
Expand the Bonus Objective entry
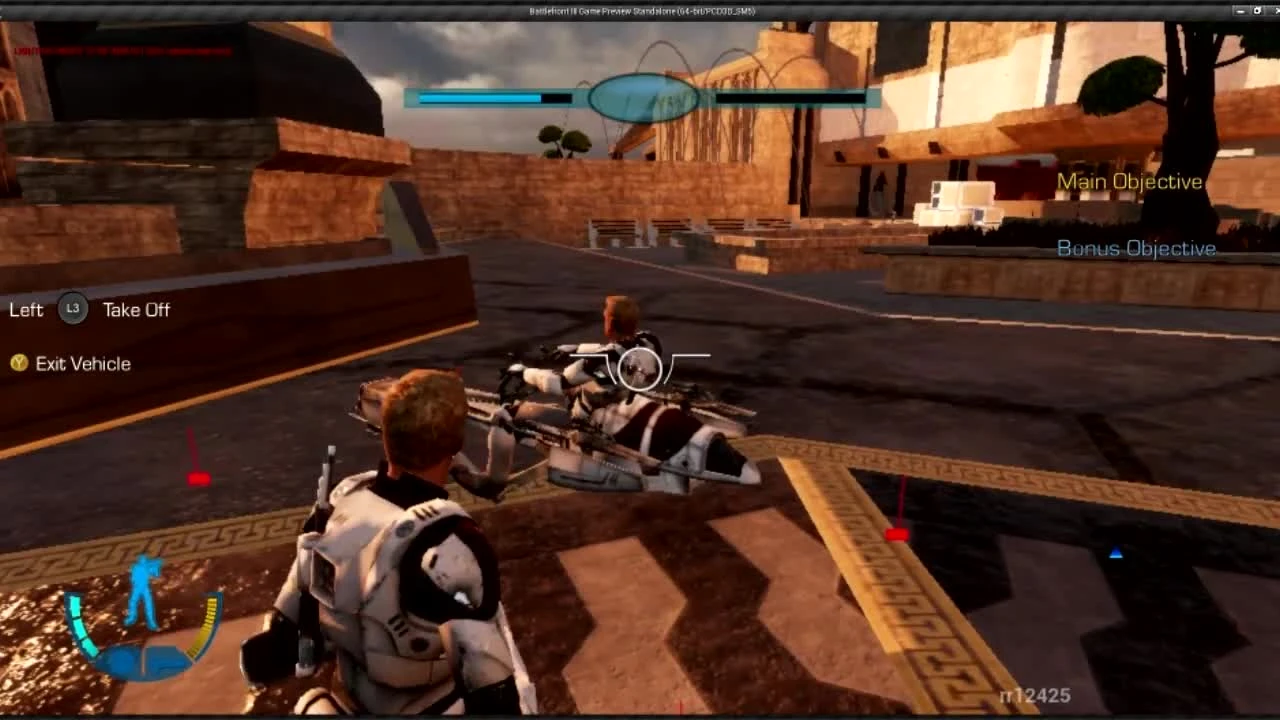(x=1137, y=248)
